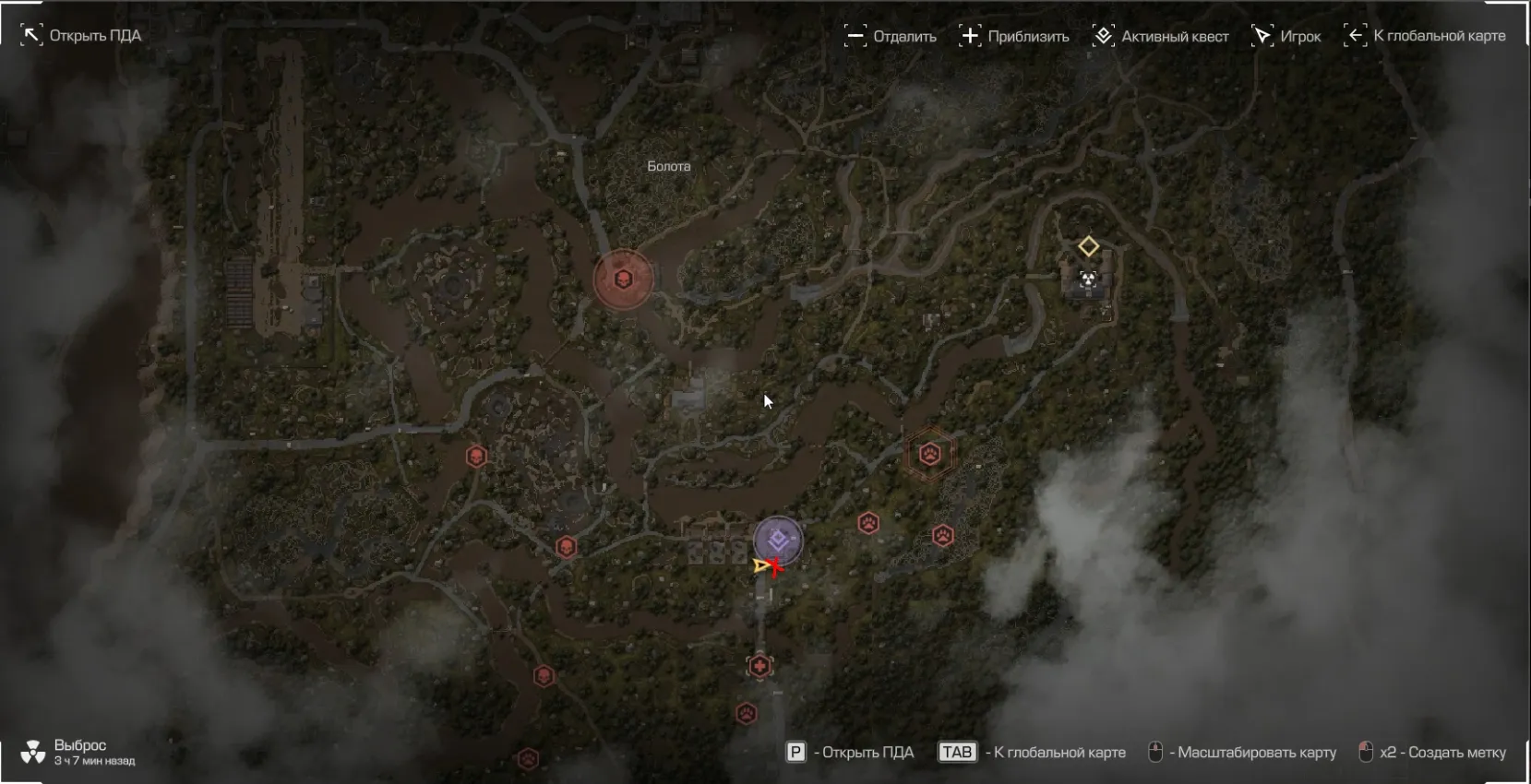Click the white radiation symbol map marker
Viewport: 1531px width, 784px height.
pyautogui.click(x=1089, y=279)
